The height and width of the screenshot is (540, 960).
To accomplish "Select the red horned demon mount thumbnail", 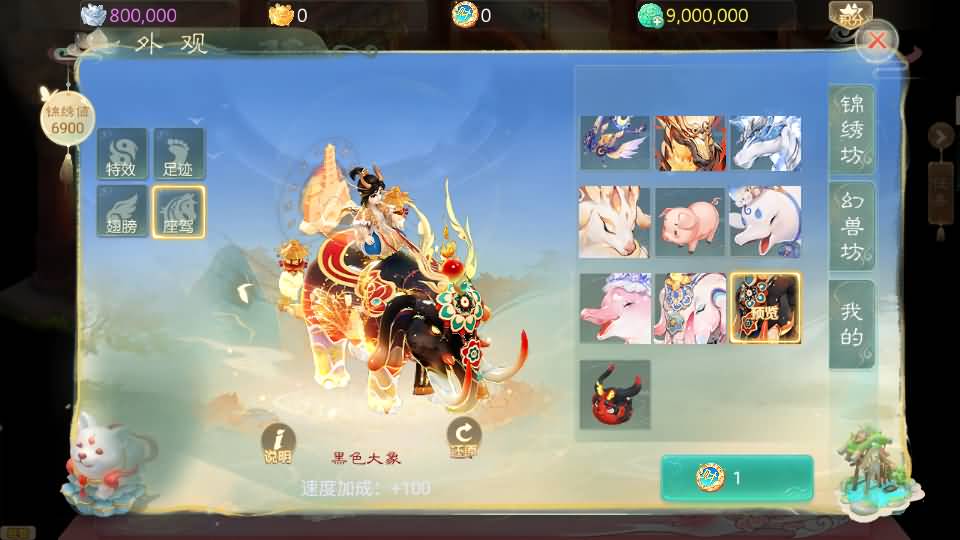I will click(614, 394).
